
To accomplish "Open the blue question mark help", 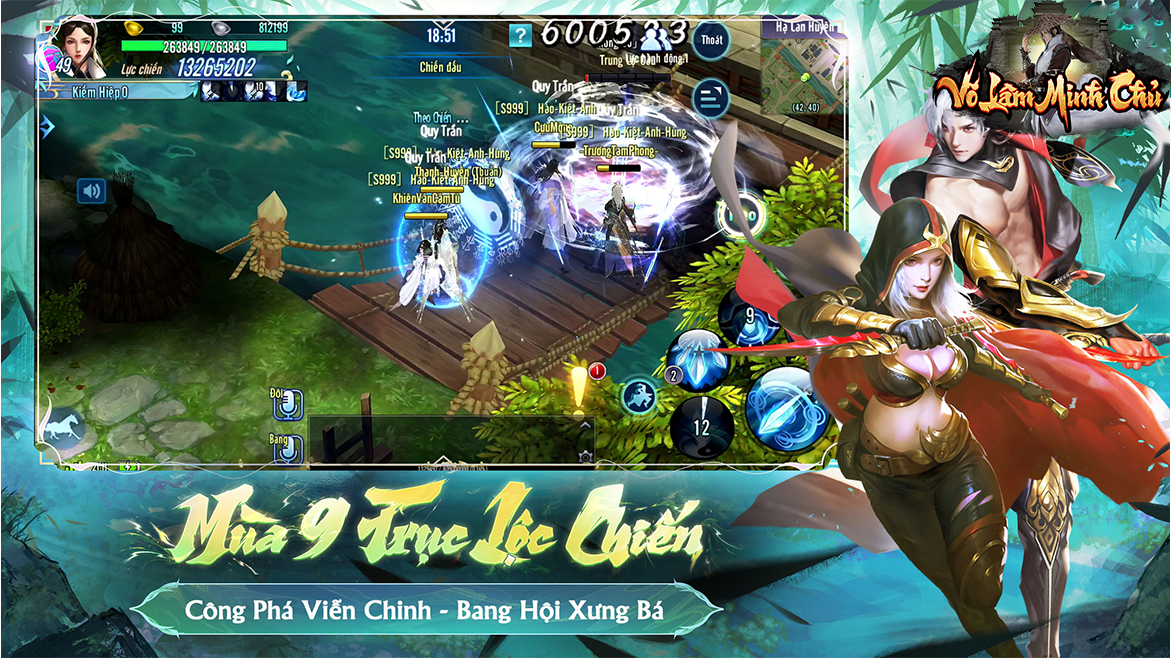I will pyautogui.click(x=520, y=37).
